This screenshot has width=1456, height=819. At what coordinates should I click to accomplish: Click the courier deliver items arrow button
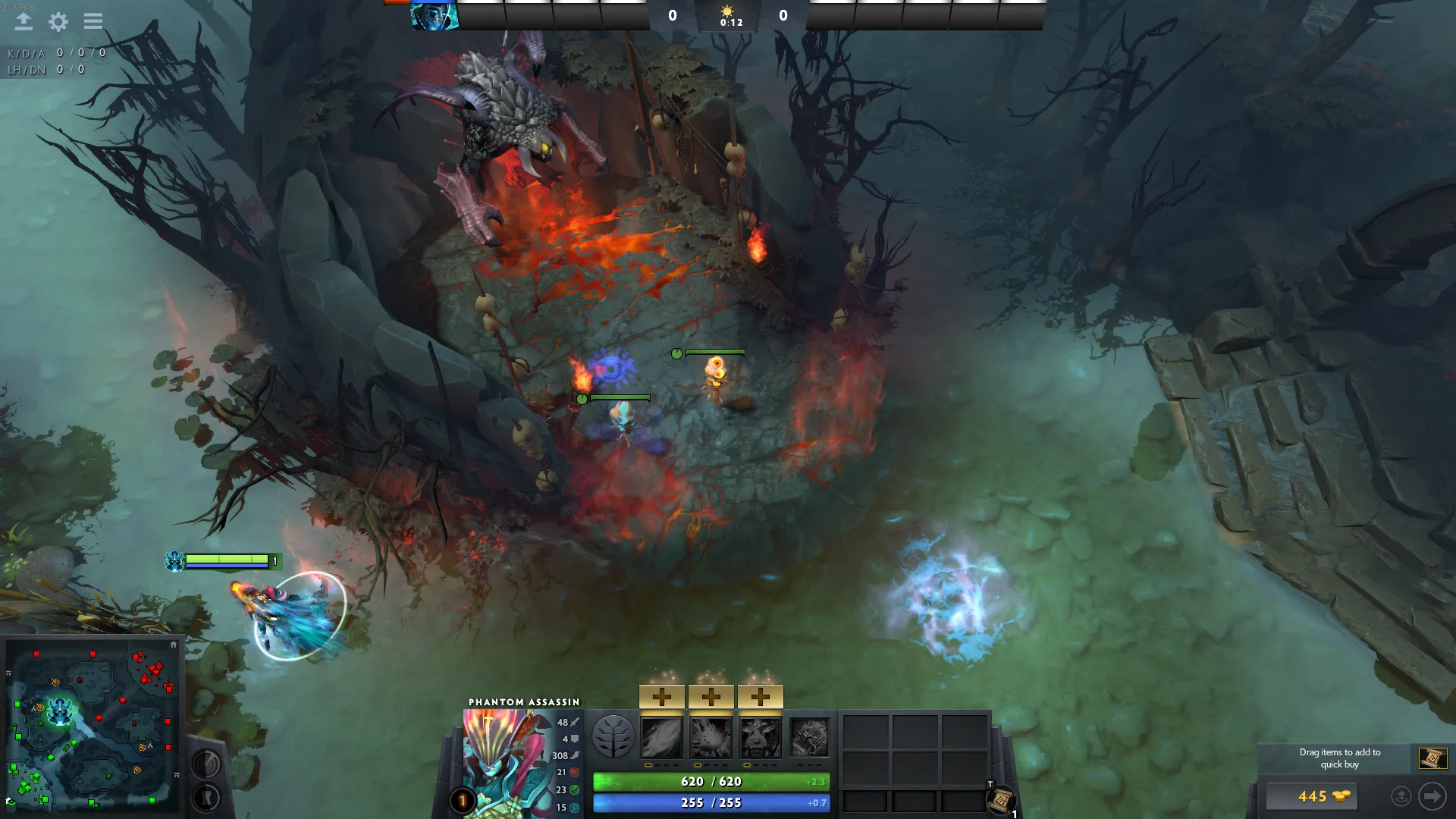coord(1432,796)
